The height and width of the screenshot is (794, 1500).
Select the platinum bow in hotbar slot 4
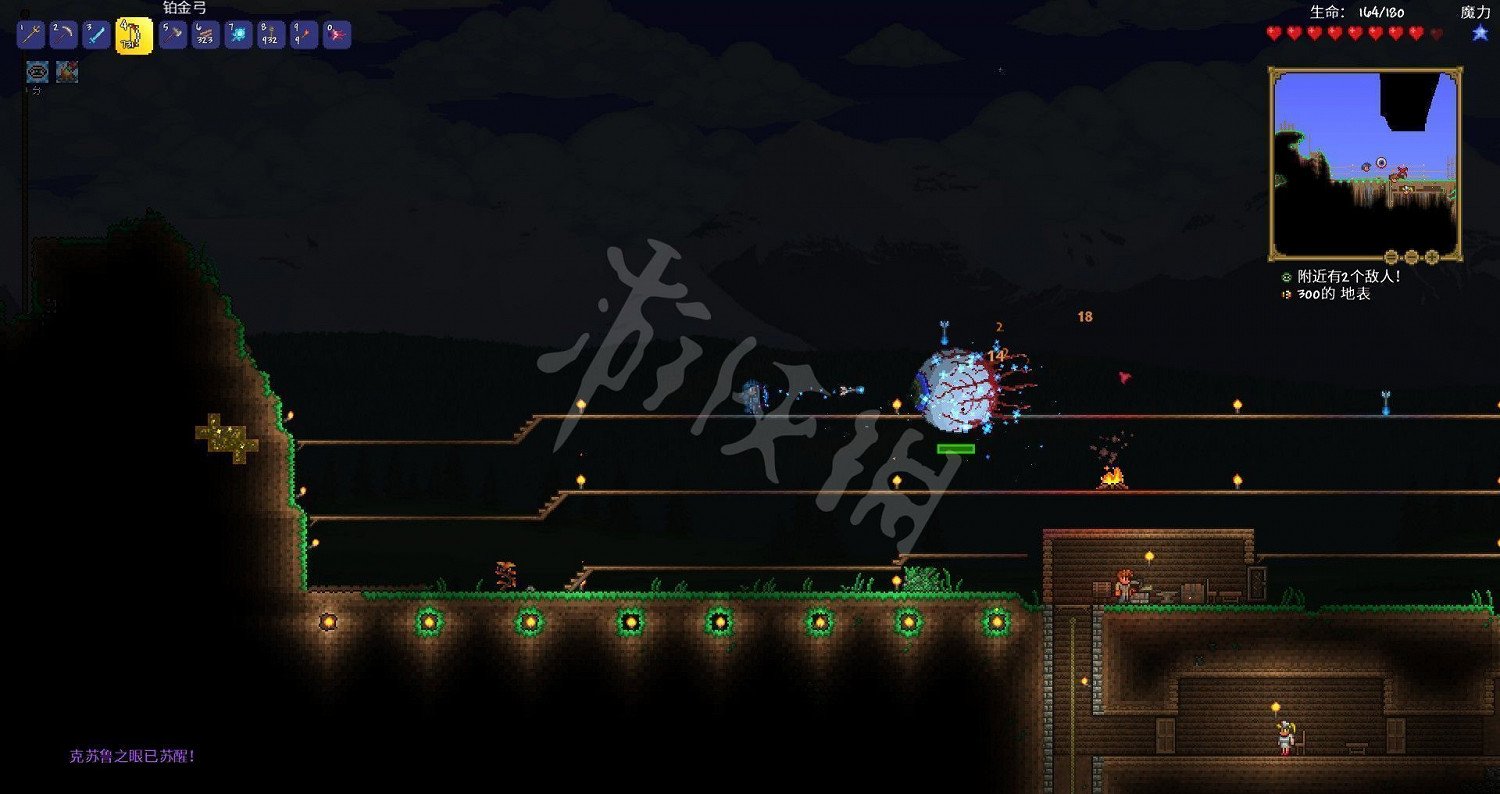(135, 33)
